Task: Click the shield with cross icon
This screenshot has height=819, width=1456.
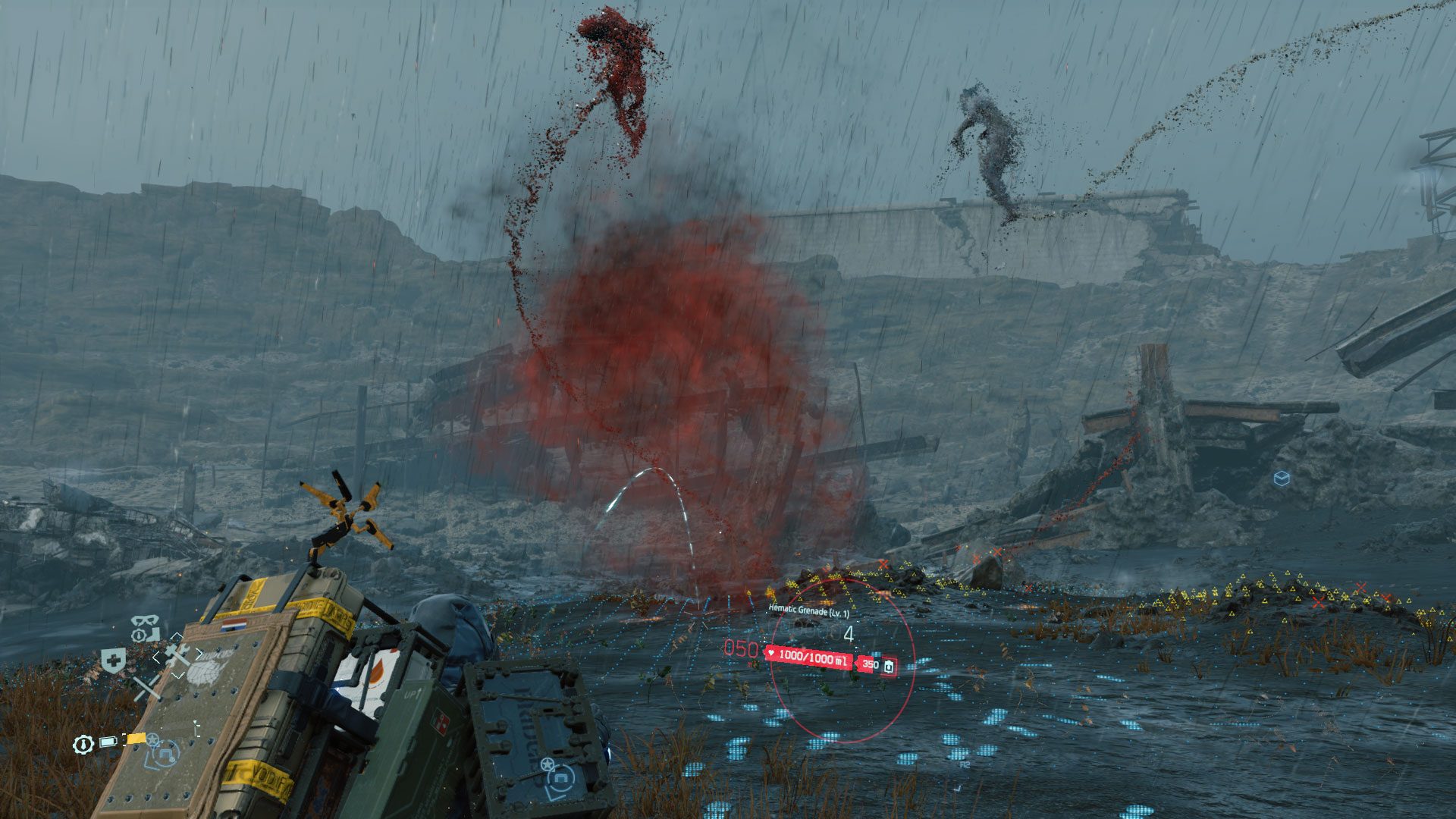Action: point(113,661)
